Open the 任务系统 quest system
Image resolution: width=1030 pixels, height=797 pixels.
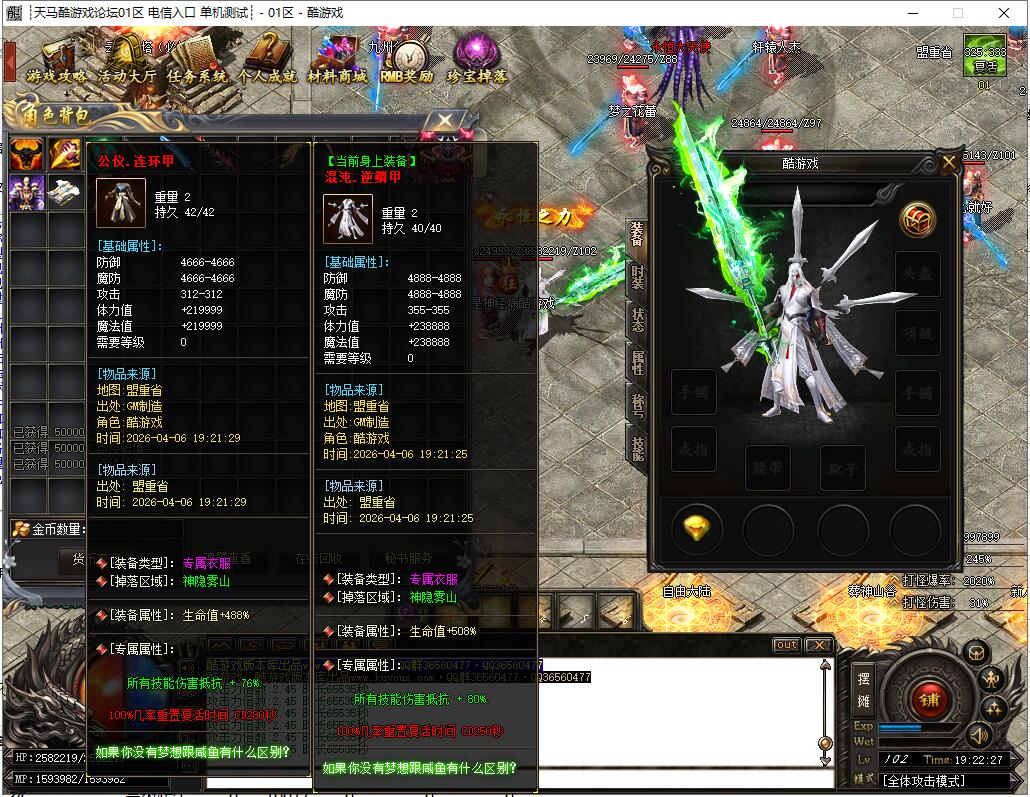coord(197,60)
